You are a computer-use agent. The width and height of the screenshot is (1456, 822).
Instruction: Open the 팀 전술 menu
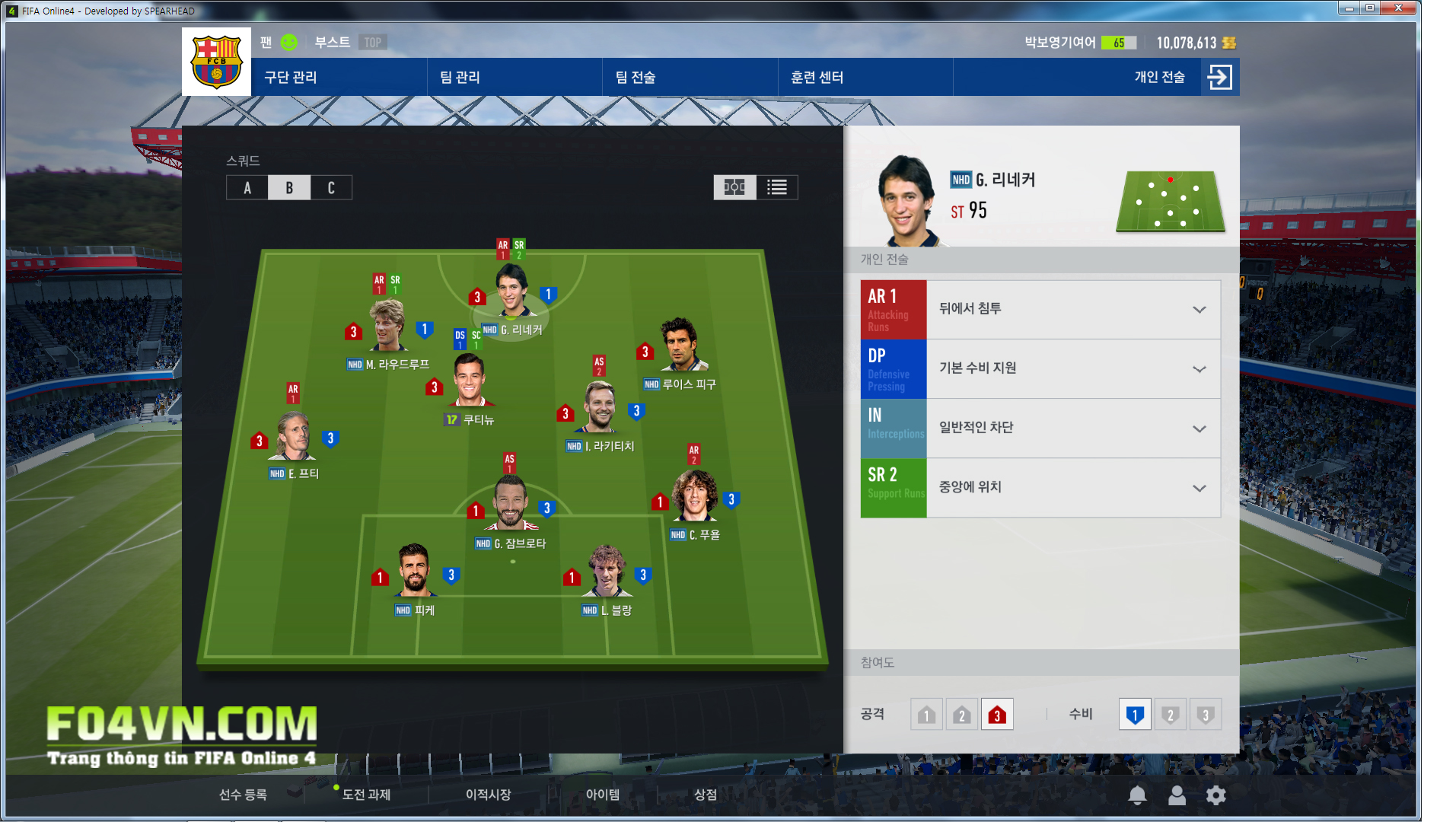[635, 78]
